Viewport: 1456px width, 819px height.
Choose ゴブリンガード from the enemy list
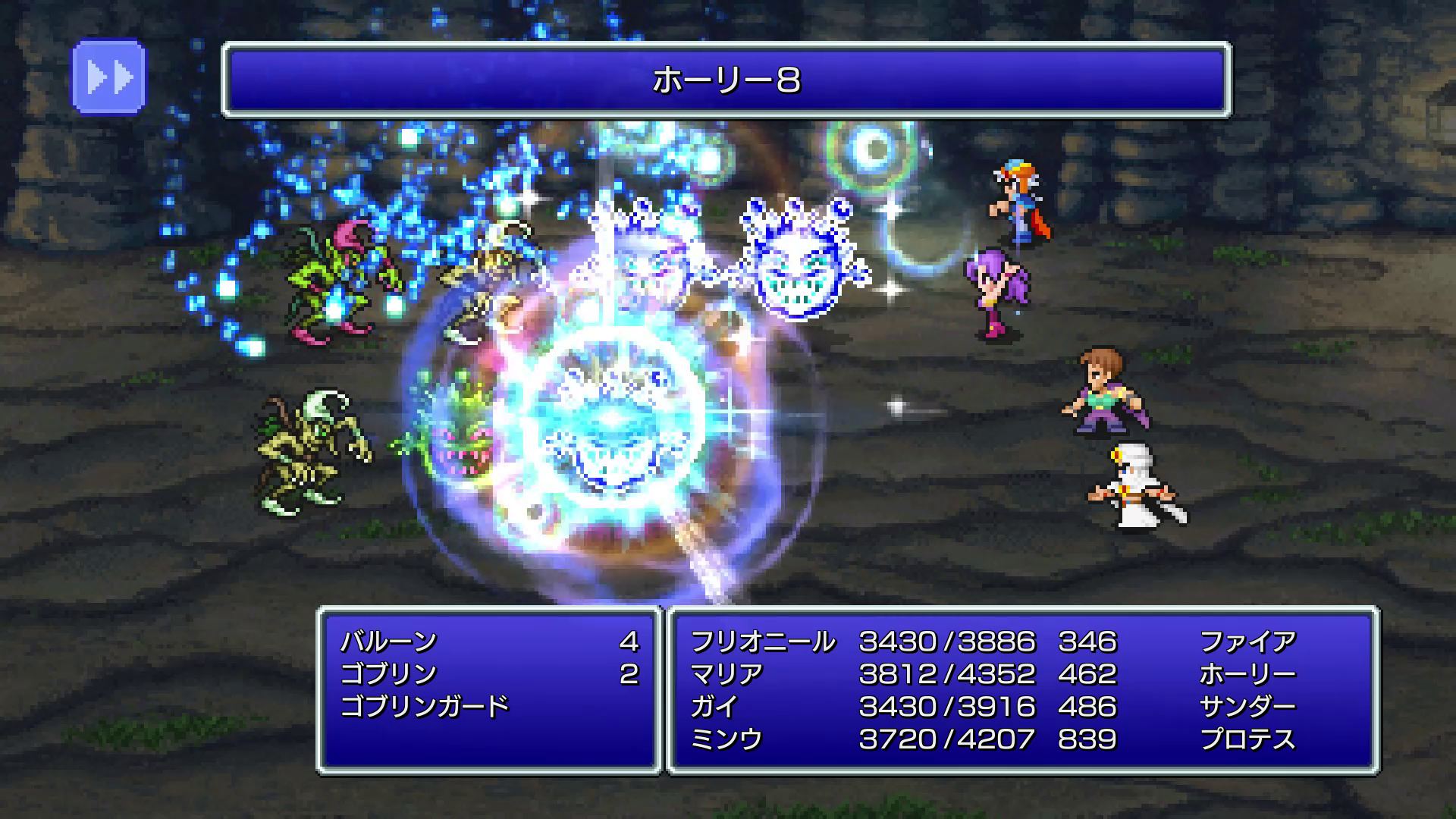click(x=425, y=707)
